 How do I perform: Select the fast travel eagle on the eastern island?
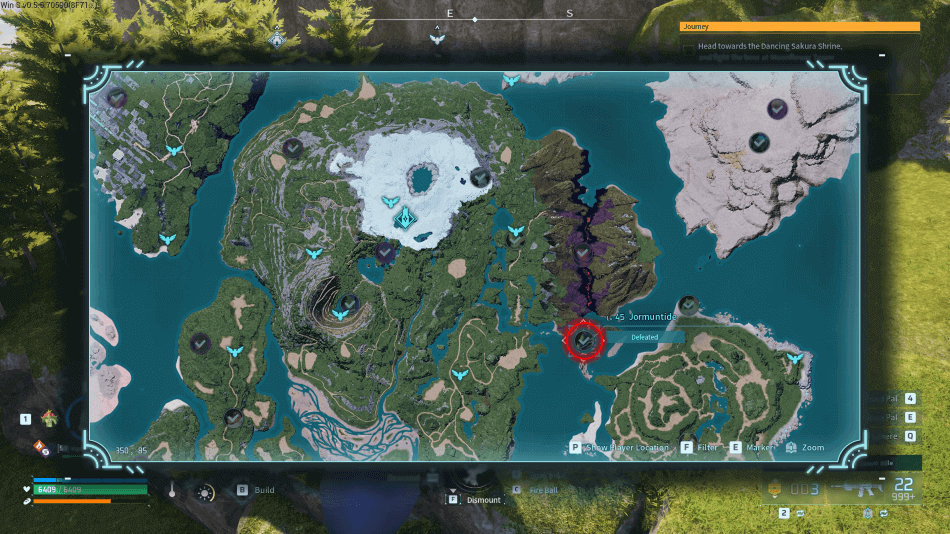coord(795,358)
